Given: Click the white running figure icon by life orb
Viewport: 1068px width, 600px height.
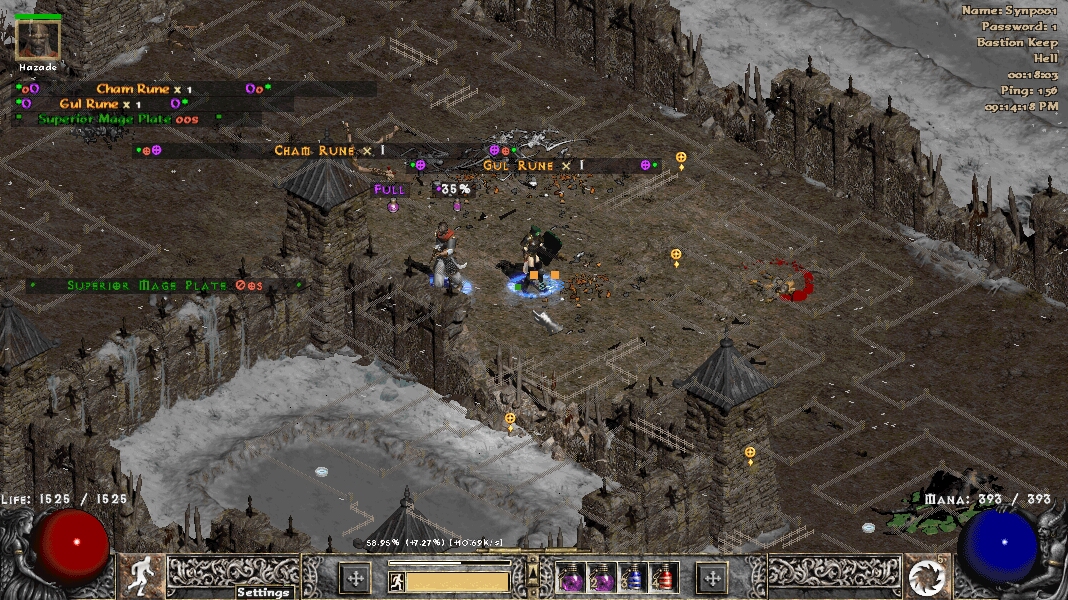Looking at the screenshot, I should (x=142, y=576).
